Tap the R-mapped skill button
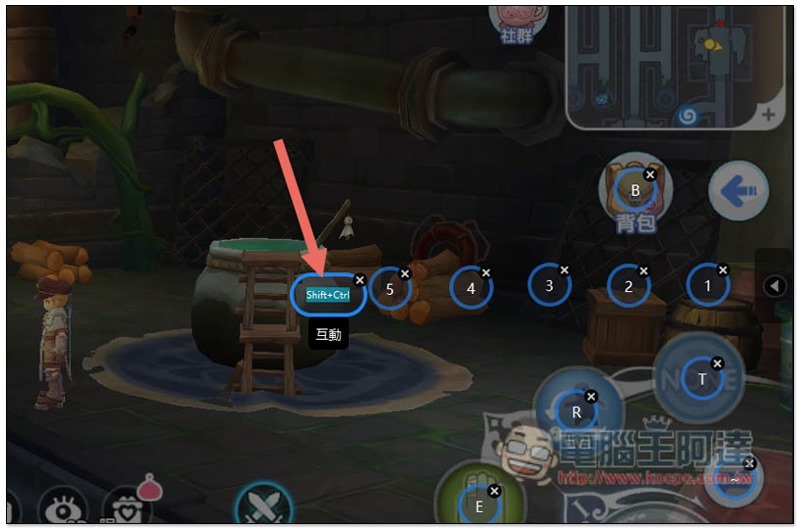Screen dimensions: 800x530 577,411
